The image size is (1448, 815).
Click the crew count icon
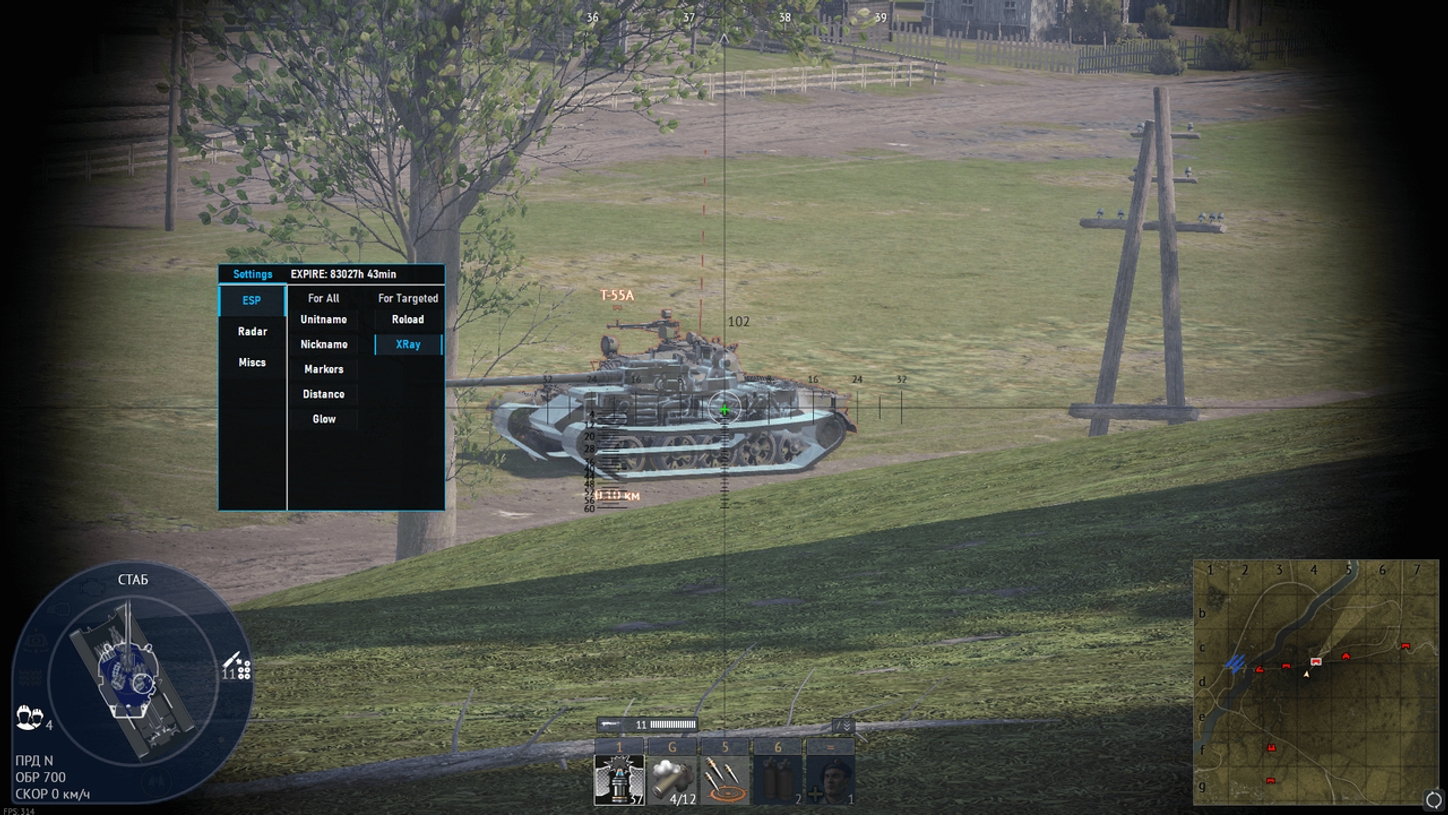(x=30, y=717)
